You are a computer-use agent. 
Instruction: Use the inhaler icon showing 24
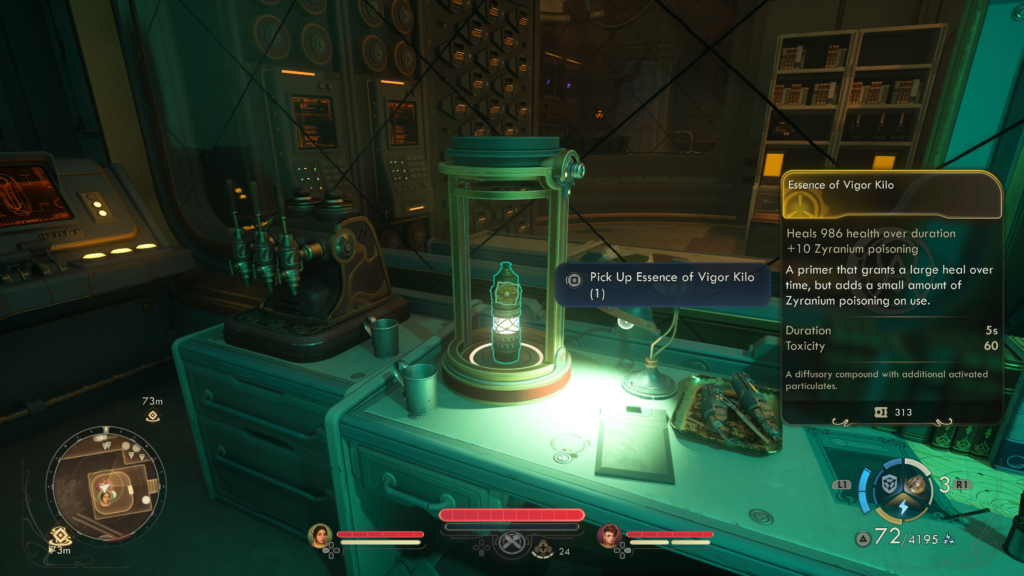pos(543,548)
